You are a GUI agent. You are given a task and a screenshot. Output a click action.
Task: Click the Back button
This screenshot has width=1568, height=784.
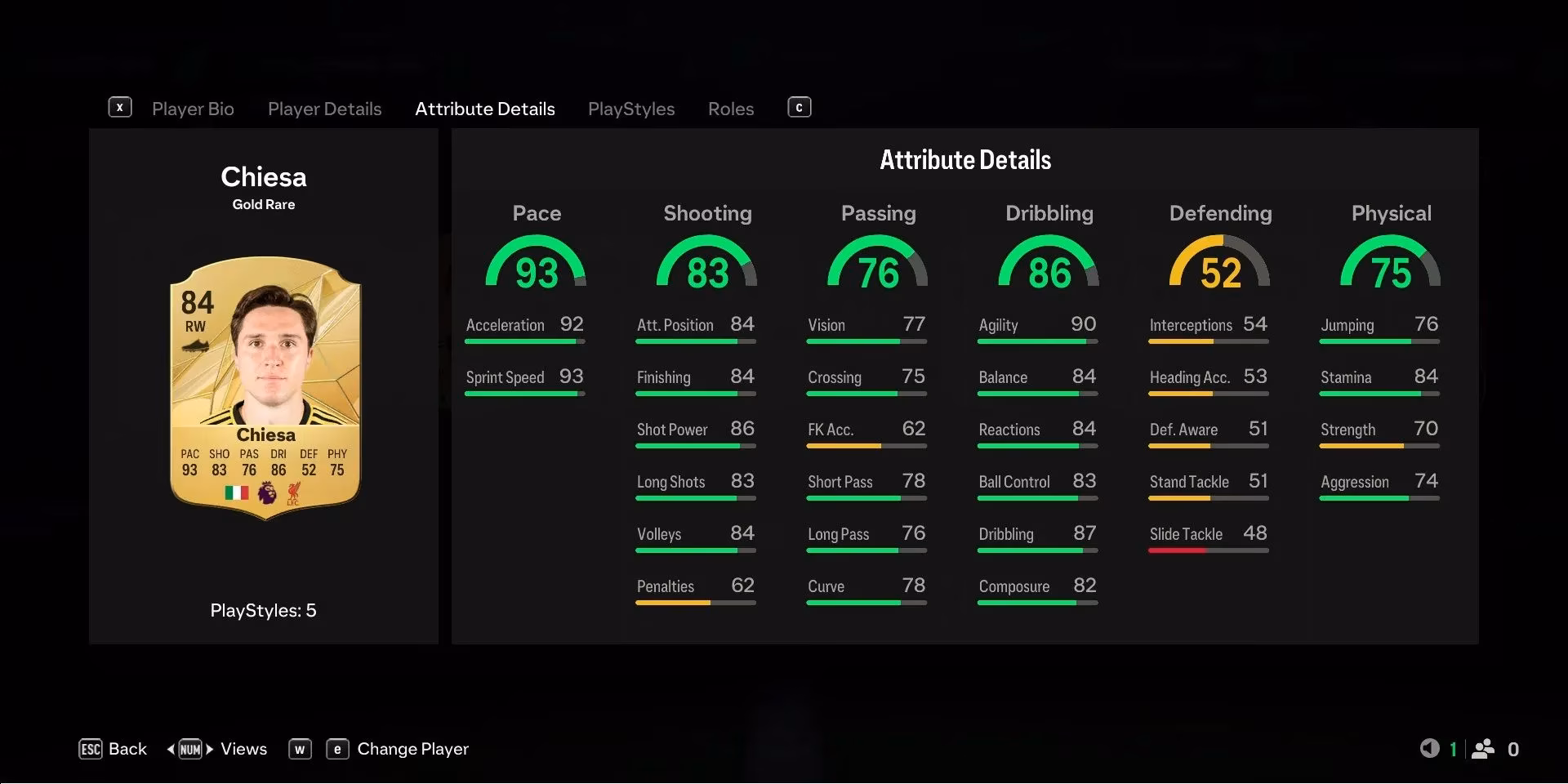coord(127,748)
